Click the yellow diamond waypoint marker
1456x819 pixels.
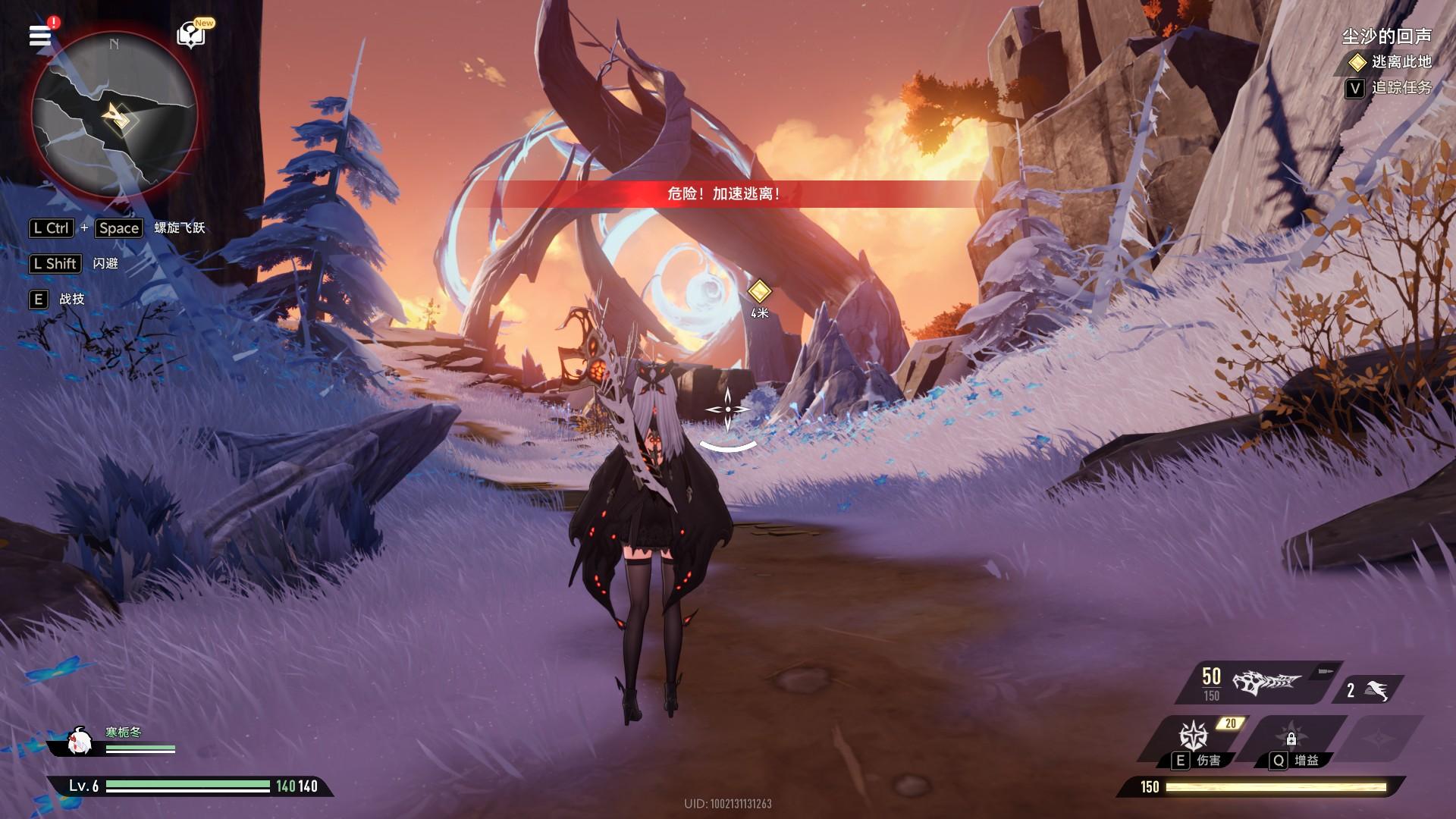pyautogui.click(x=759, y=291)
